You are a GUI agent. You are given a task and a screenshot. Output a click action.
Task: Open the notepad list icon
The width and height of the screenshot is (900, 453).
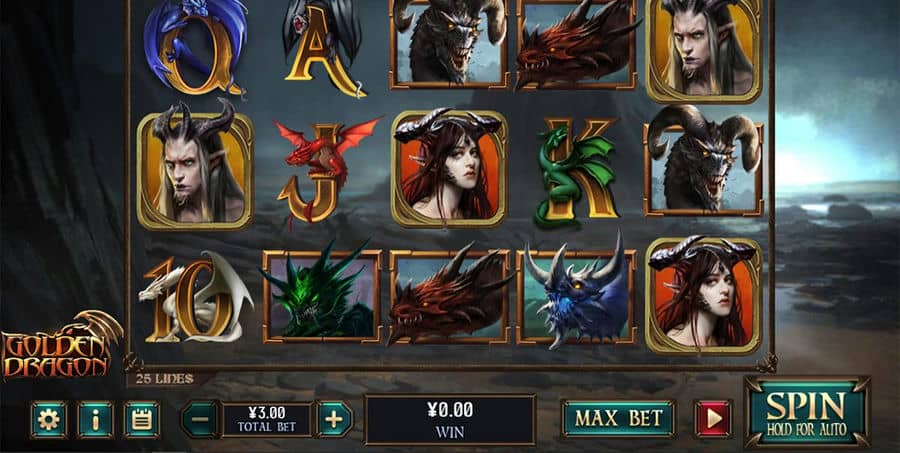[142, 419]
